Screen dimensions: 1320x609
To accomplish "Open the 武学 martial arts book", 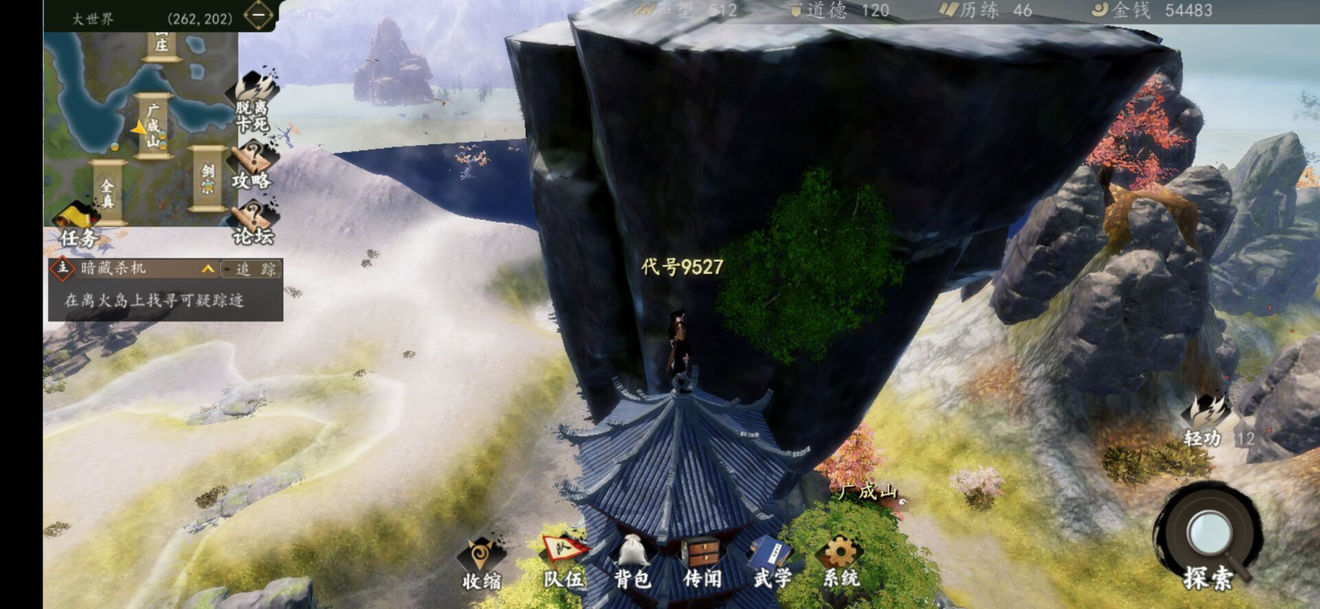I will tap(772, 563).
